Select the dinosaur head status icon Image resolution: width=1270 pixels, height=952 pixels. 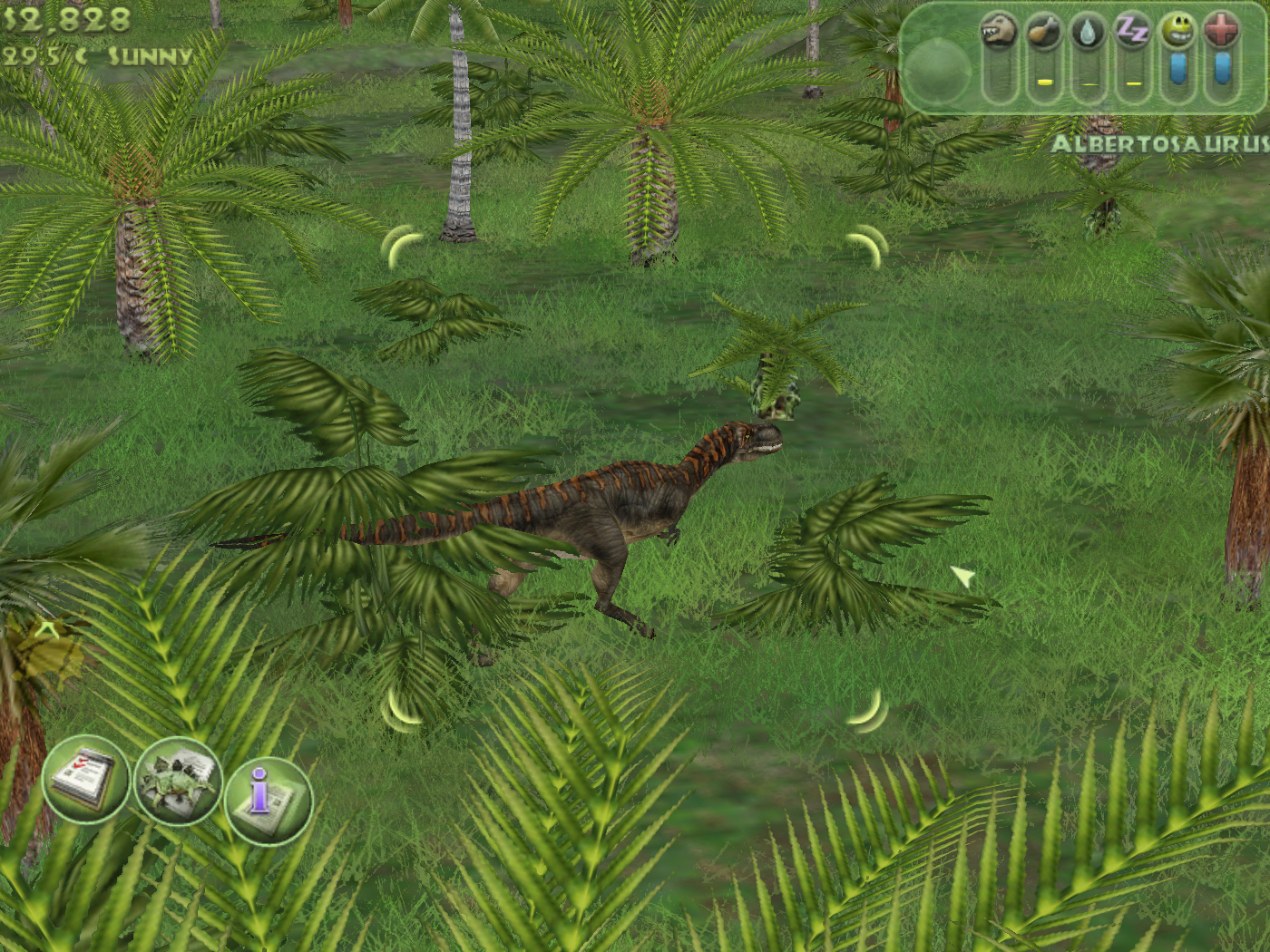pyautogui.click(x=999, y=33)
